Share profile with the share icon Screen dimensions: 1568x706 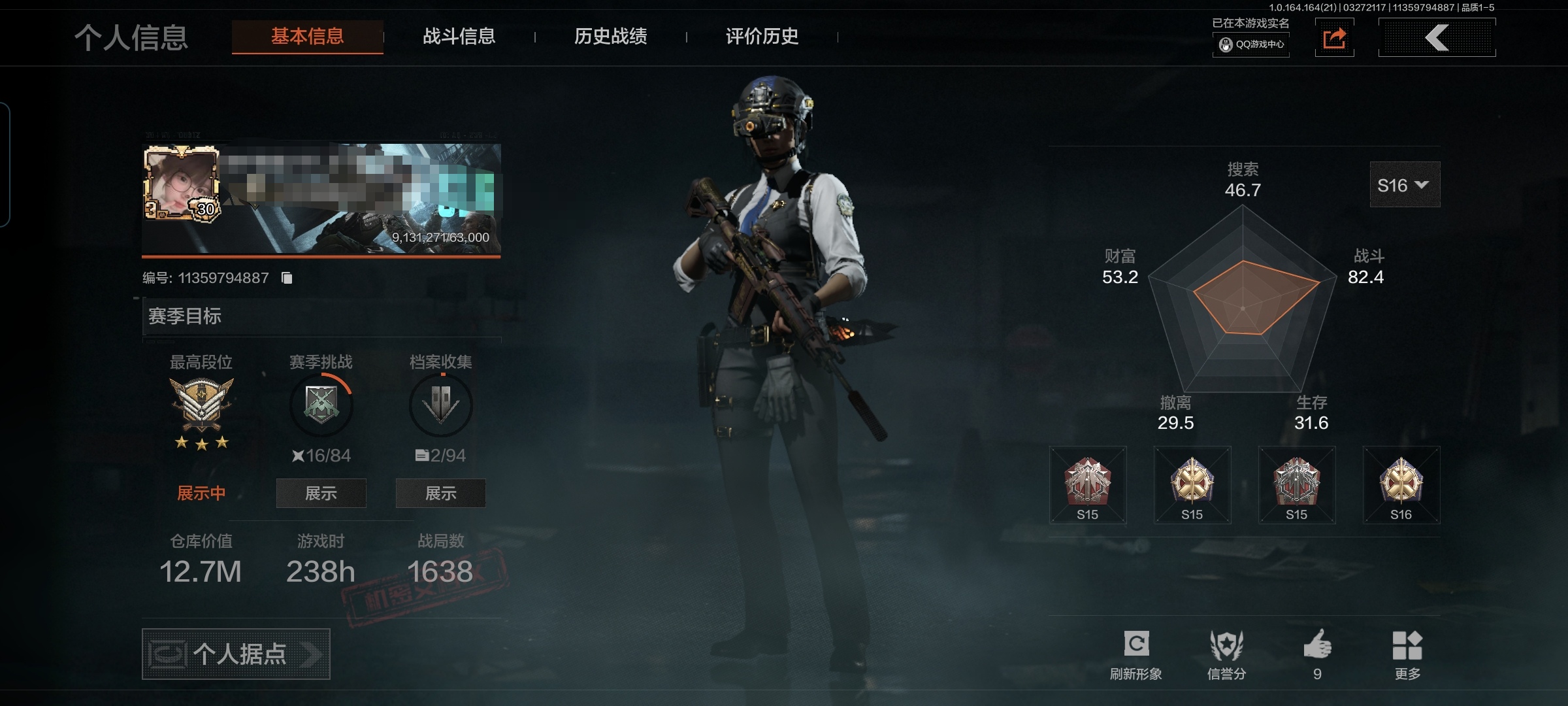1334,39
